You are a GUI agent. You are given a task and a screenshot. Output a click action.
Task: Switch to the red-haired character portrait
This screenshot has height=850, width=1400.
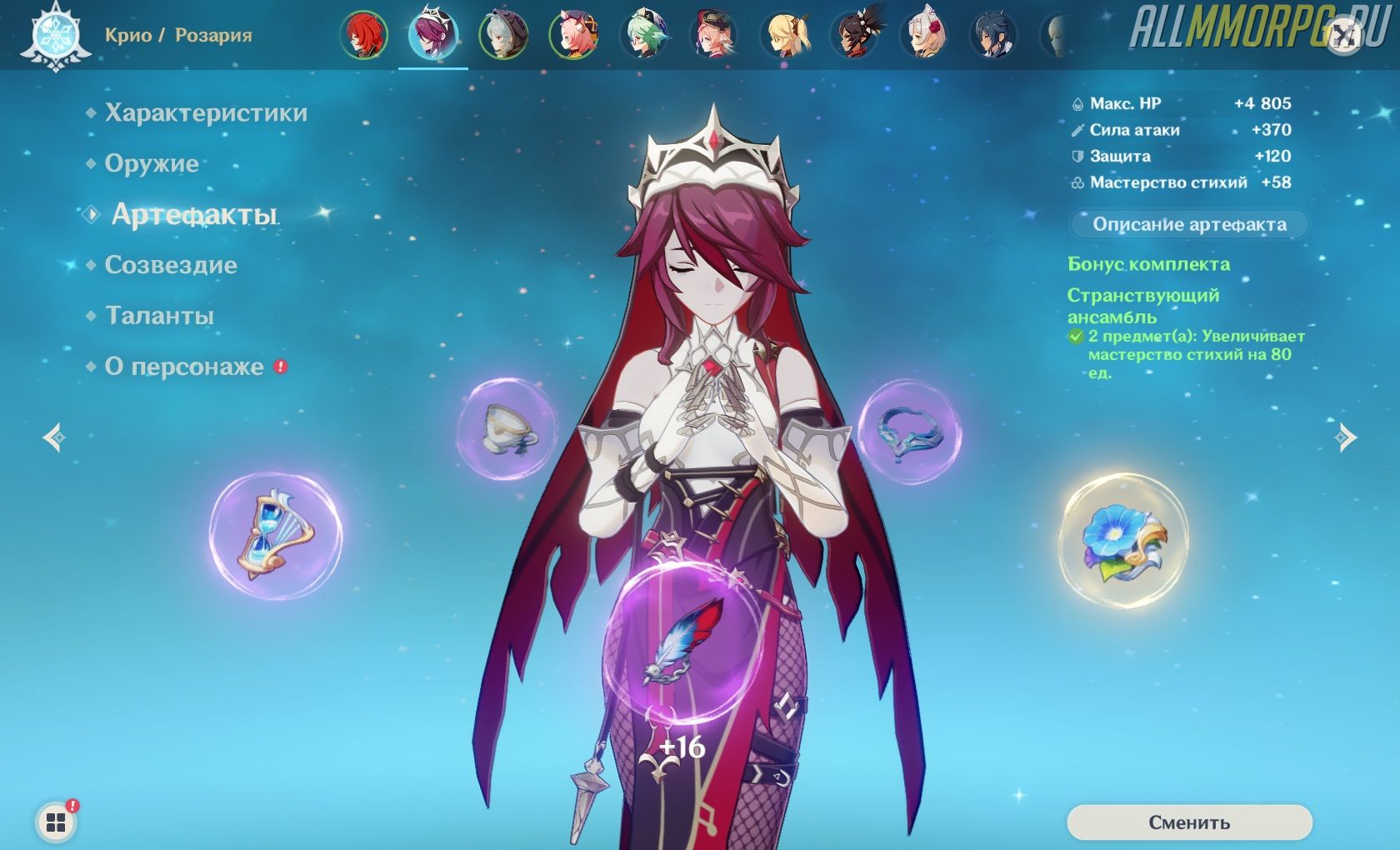[364, 35]
